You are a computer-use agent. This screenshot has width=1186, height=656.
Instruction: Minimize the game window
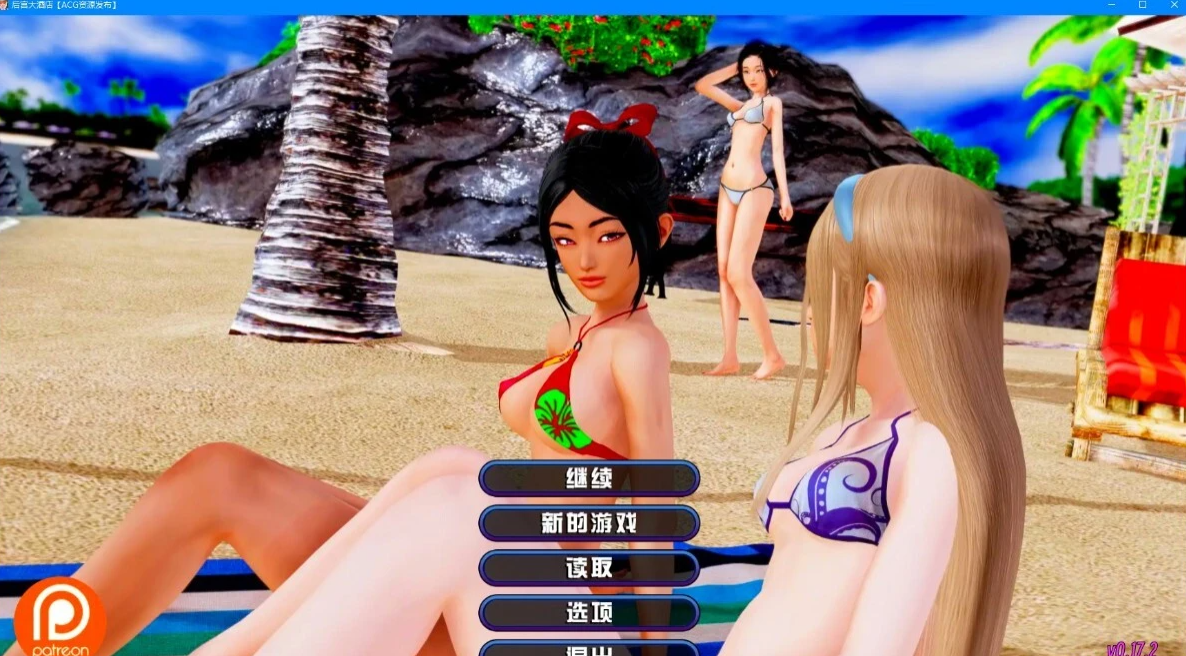[x=1114, y=6]
